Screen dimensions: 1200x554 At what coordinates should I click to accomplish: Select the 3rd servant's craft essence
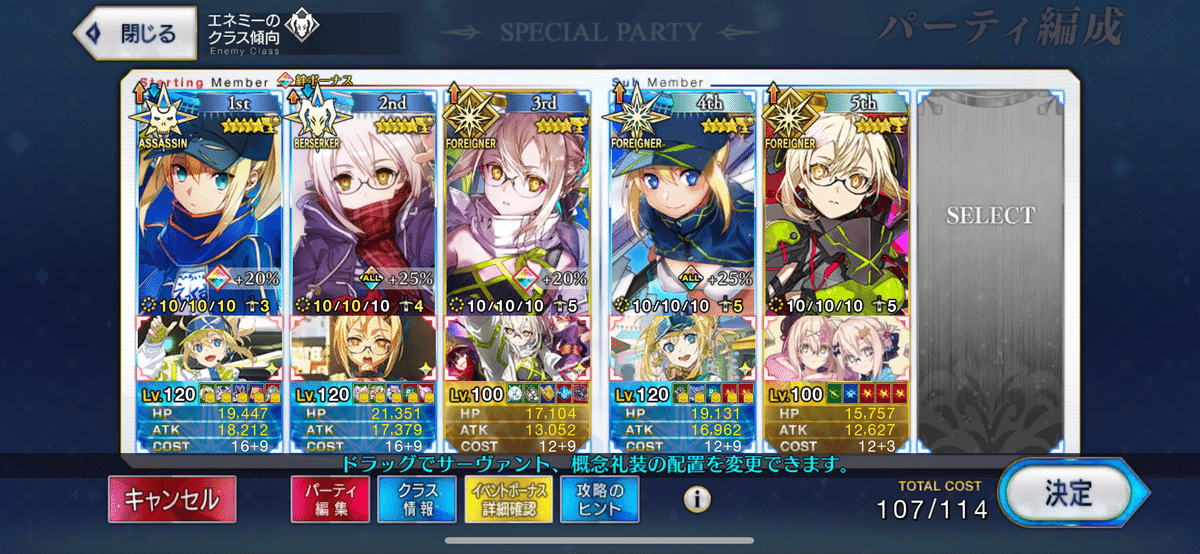point(520,348)
